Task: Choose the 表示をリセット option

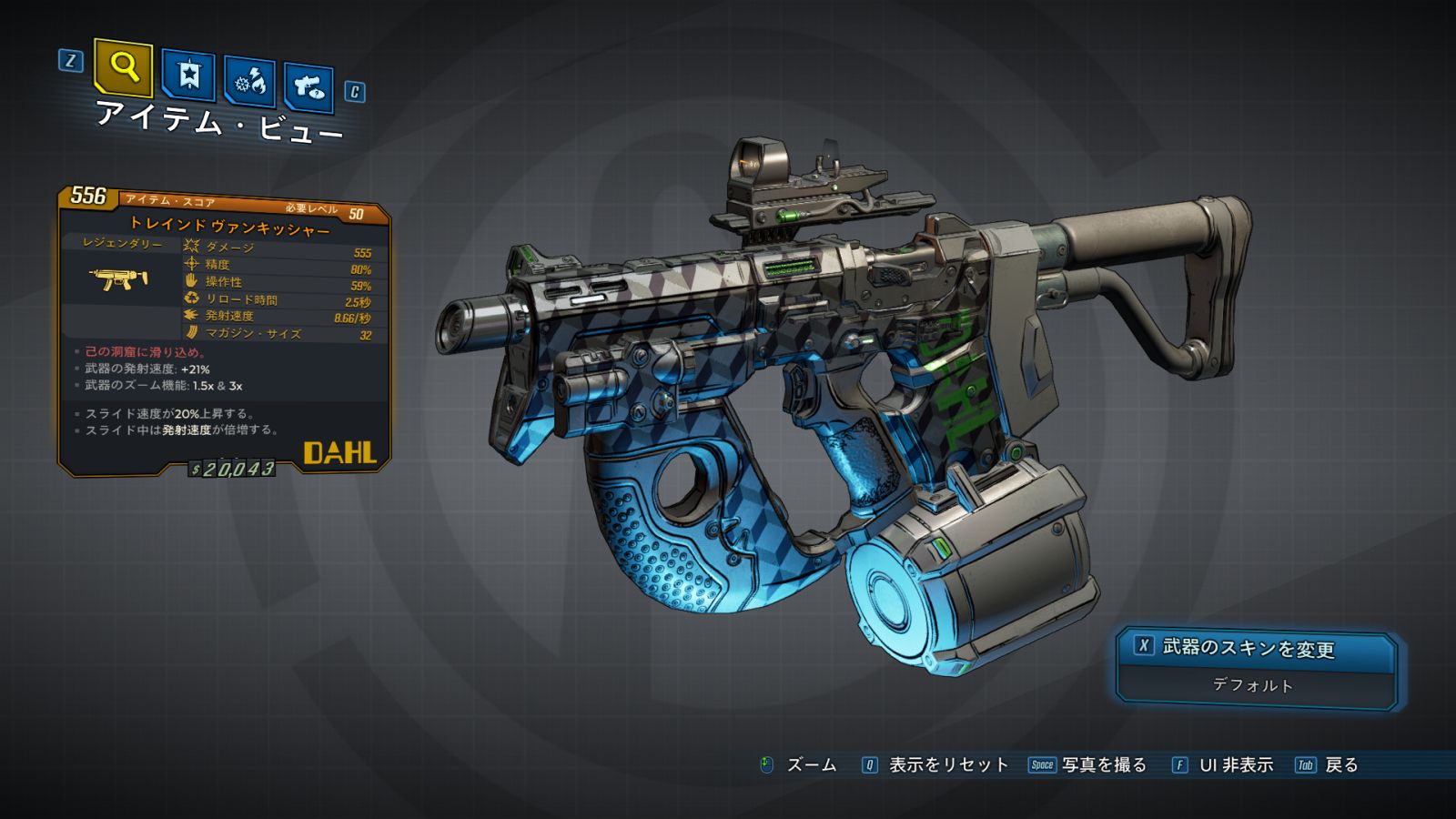Action: pyautogui.click(x=947, y=765)
